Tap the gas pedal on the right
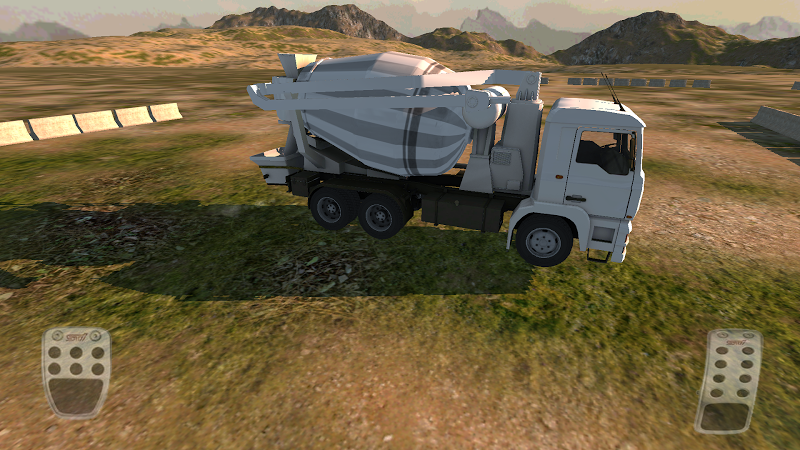This screenshot has height=450, width=800. pos(728,381)
